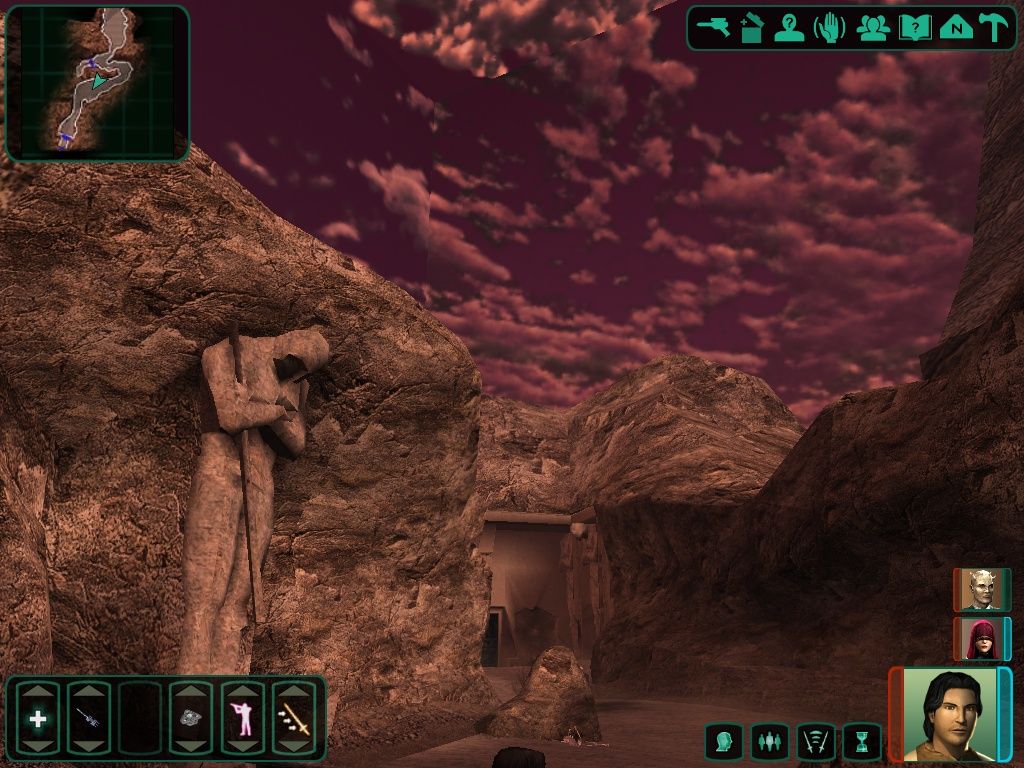The width and height of the screenshot is (1024, 768).
Task: Click the three-figure party formation button
Action: 769,742
